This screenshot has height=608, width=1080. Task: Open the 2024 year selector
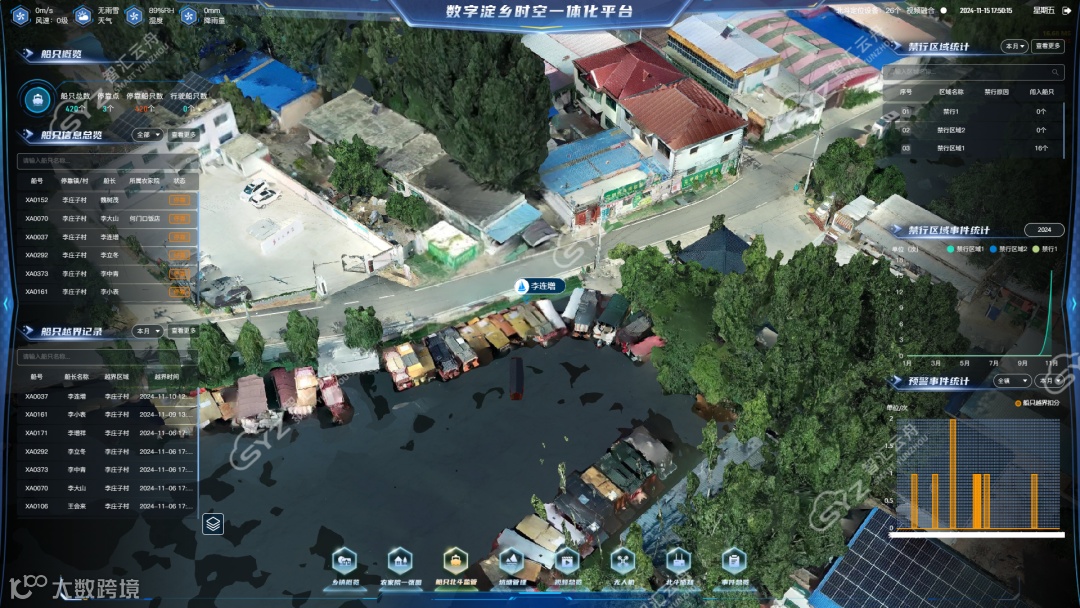(x=1043, y=230)
